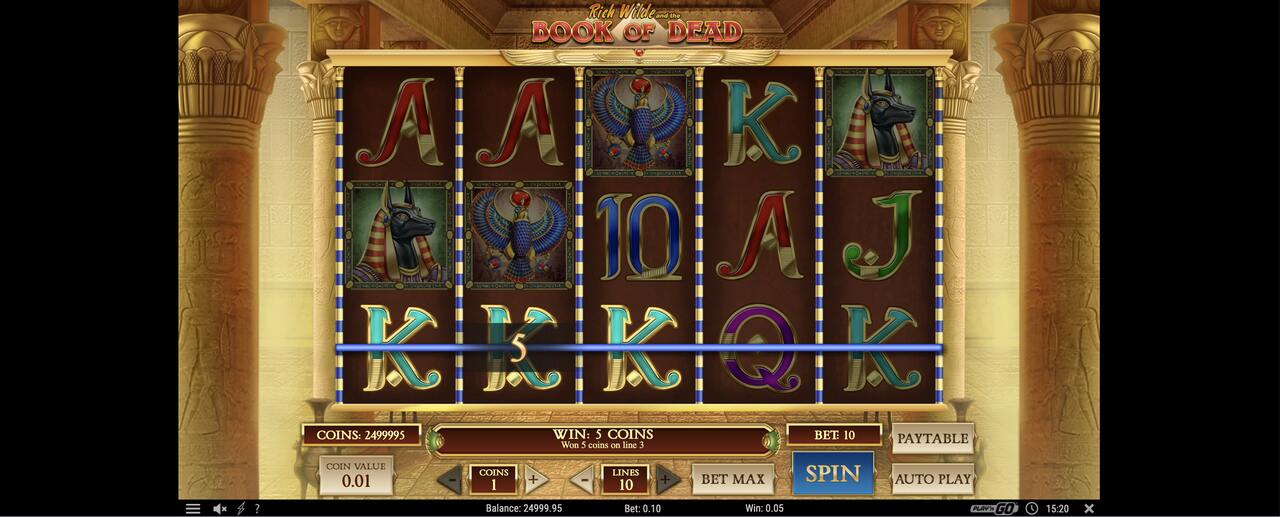Change the COIN VALUE setting
The width and height of the screenshot is (1280, 517).
tap(356, 475)
